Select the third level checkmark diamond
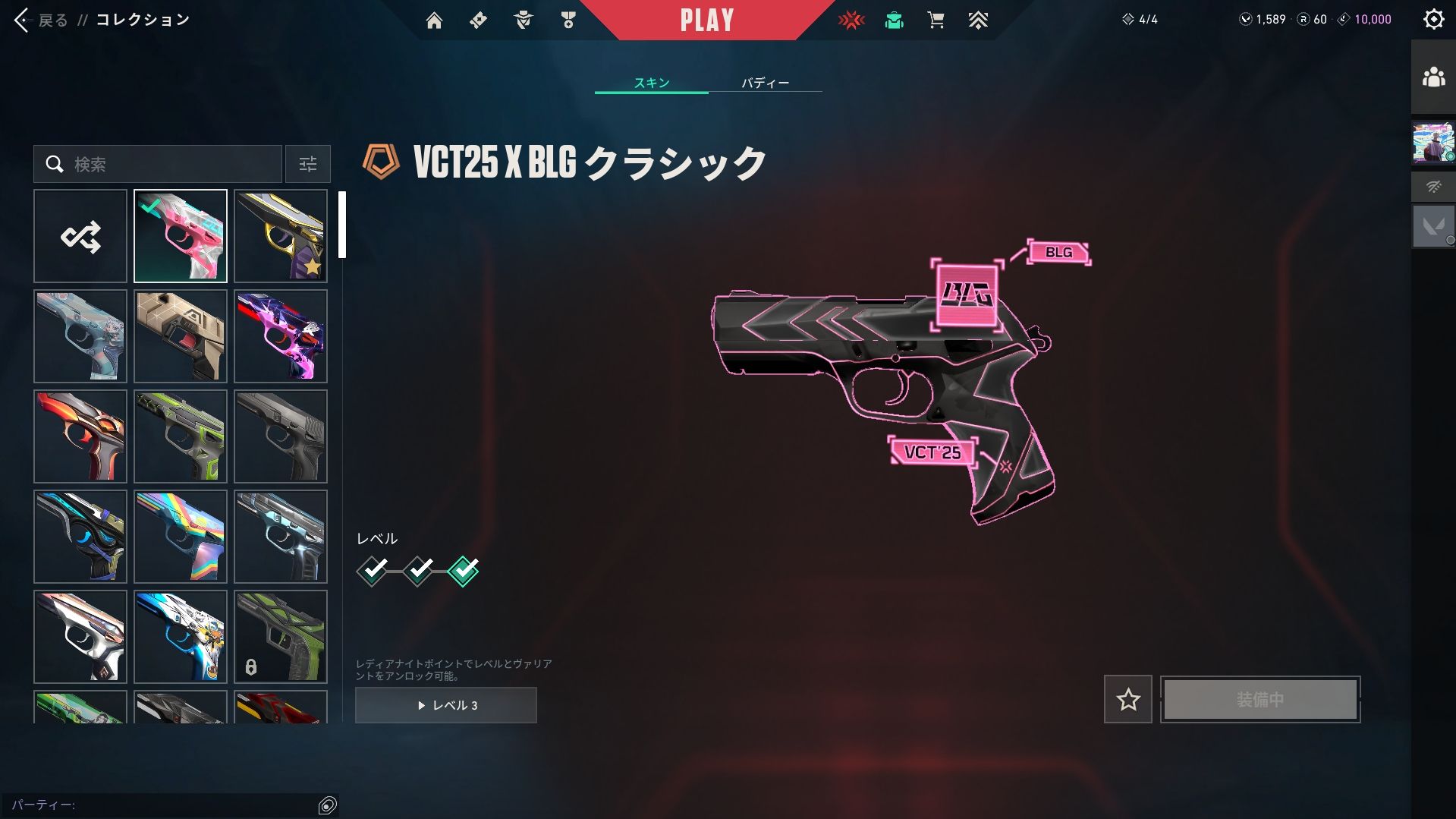1456x819 pixels. point(463,571)
